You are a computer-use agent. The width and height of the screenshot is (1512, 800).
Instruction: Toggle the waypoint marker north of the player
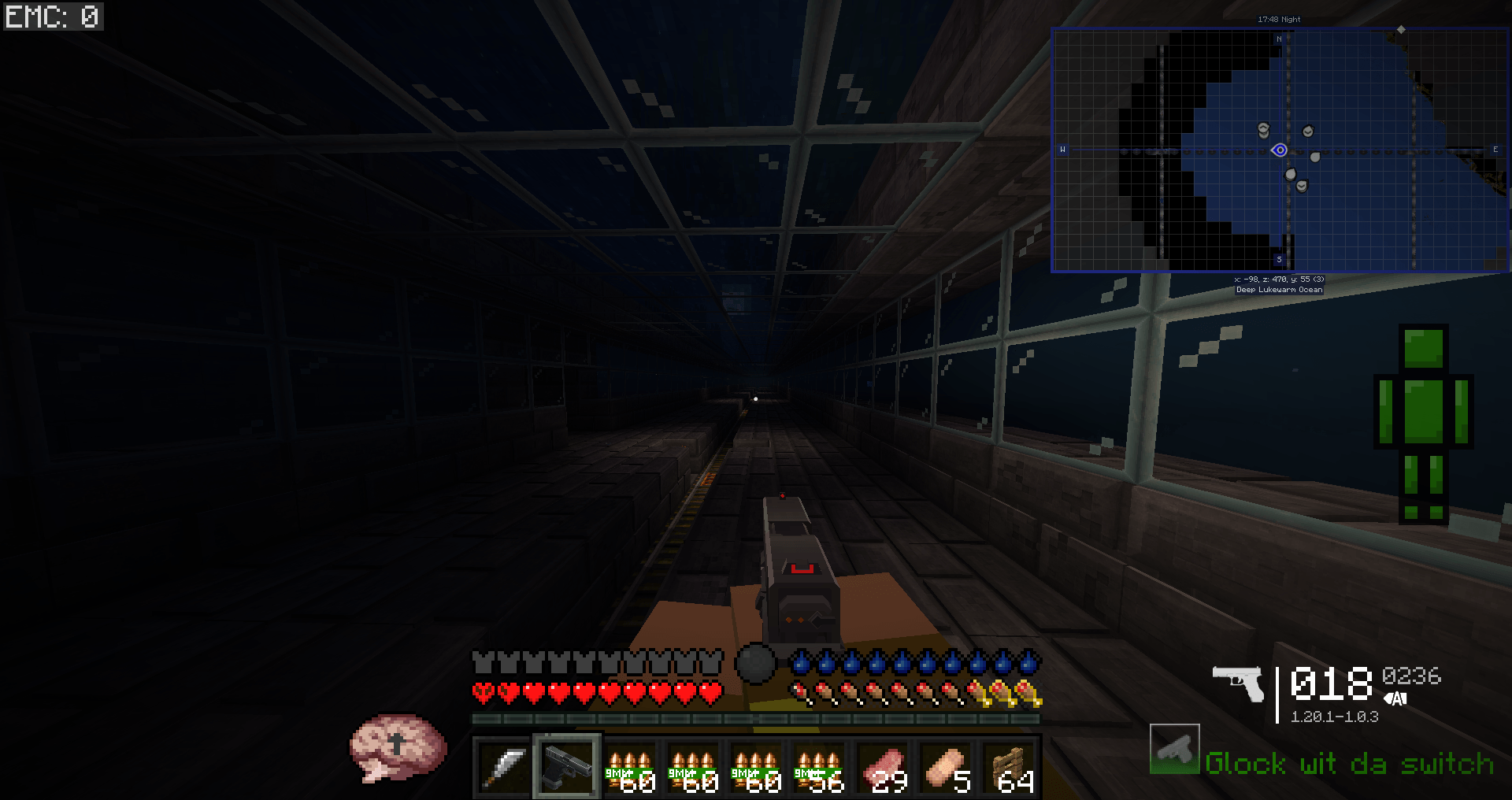tap(1264, 127)
